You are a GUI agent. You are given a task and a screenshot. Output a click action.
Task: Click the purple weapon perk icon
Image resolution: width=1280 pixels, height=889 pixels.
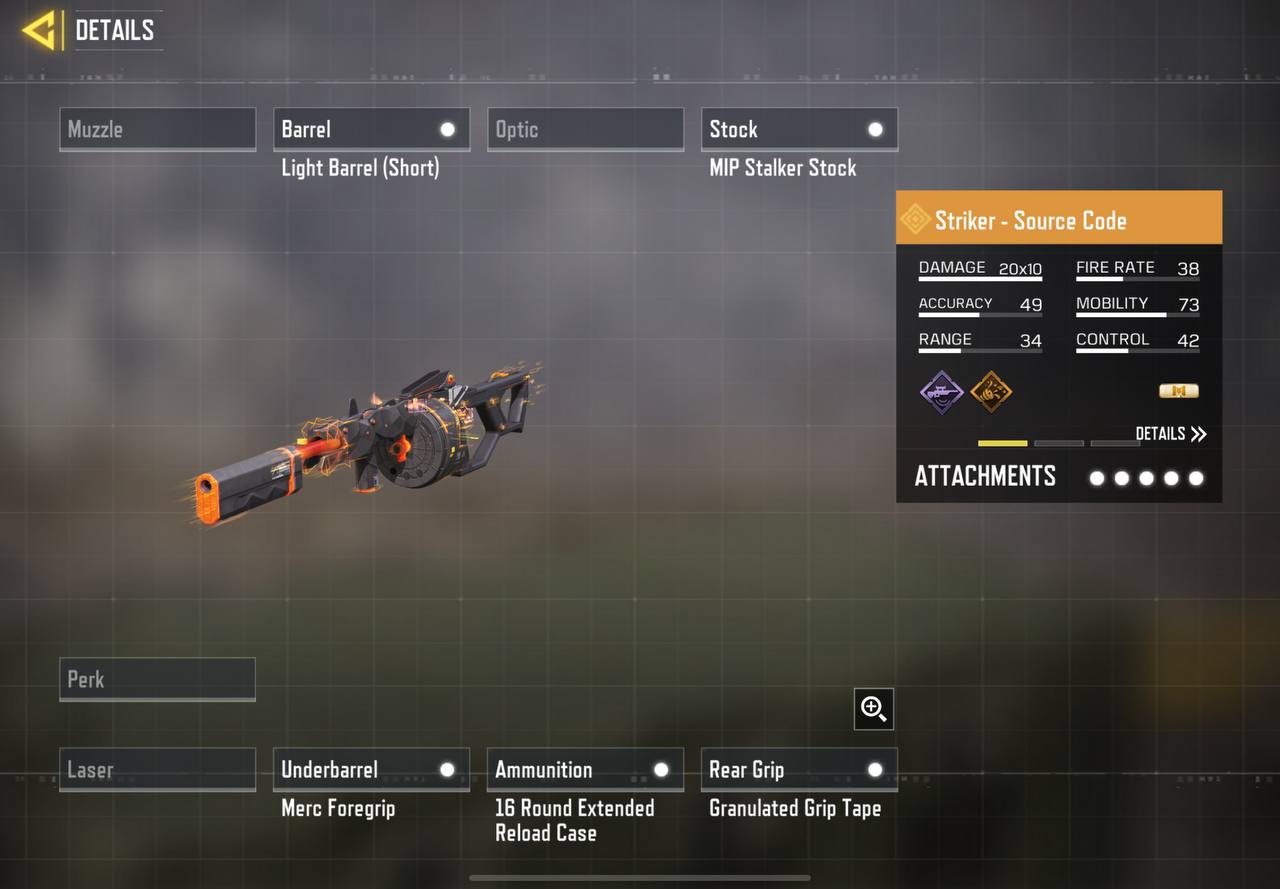(x=942, y=391)
